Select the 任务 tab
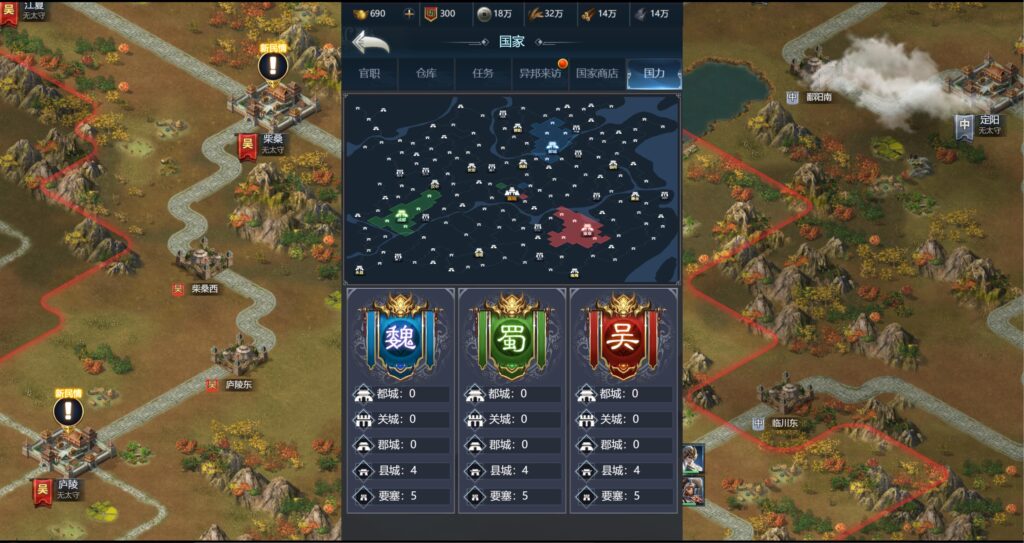1024x543 pixels. click(483, 74)
